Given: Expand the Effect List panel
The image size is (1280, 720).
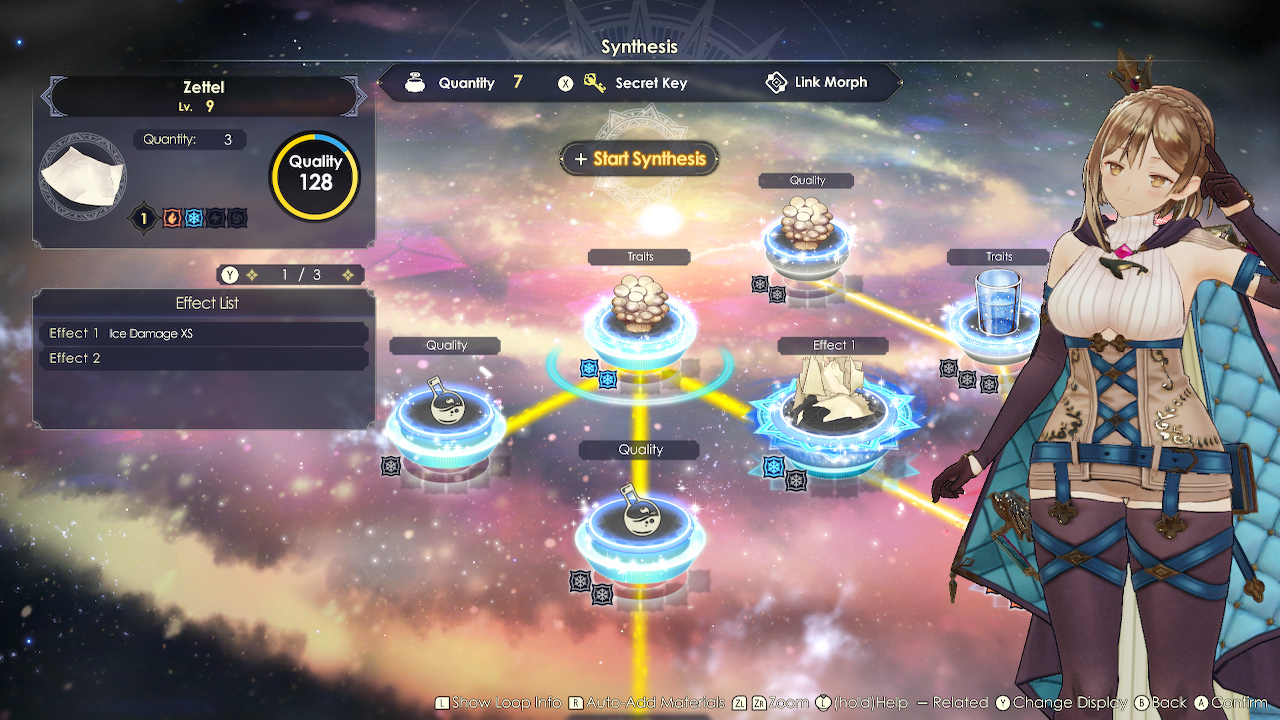Looking at the screenshot, I should point(206,303).
